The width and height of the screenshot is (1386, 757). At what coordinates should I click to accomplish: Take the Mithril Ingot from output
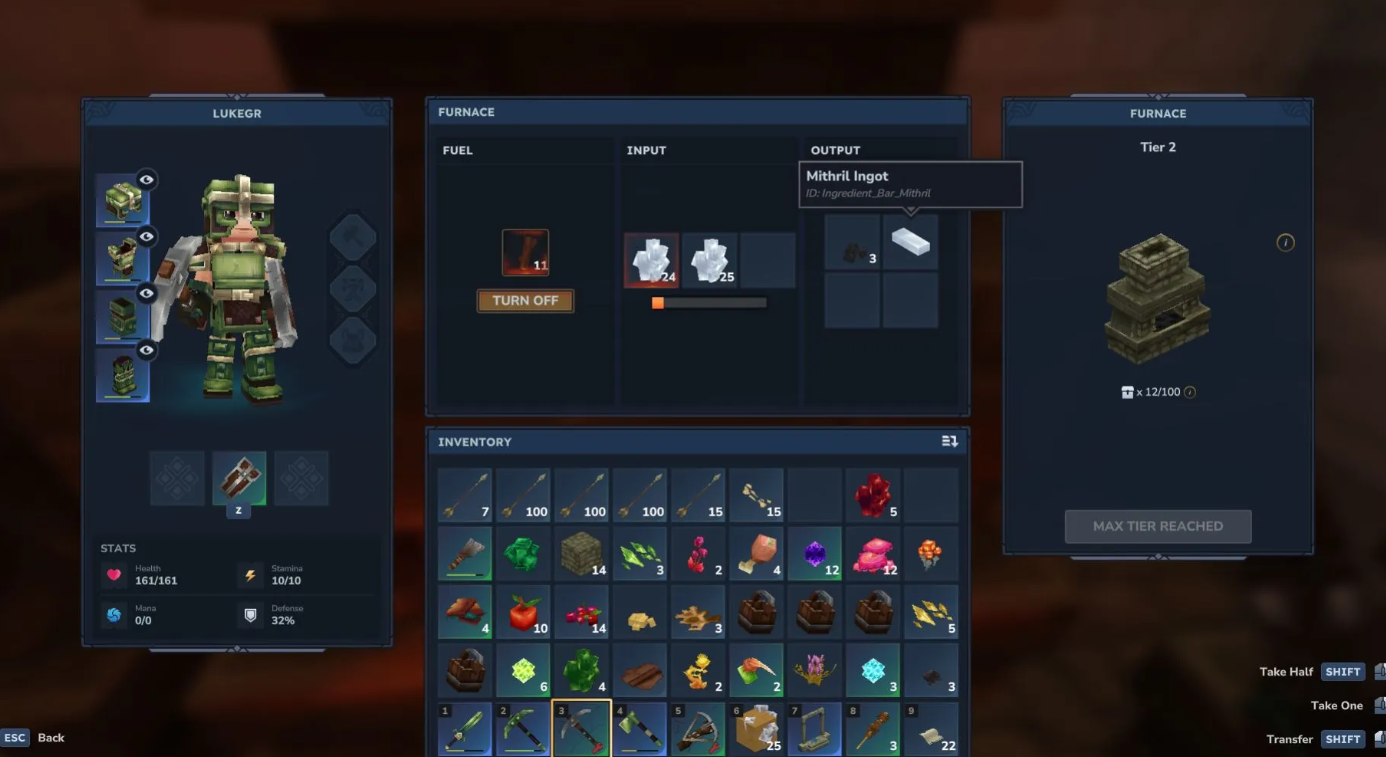(x=910, y=242)
